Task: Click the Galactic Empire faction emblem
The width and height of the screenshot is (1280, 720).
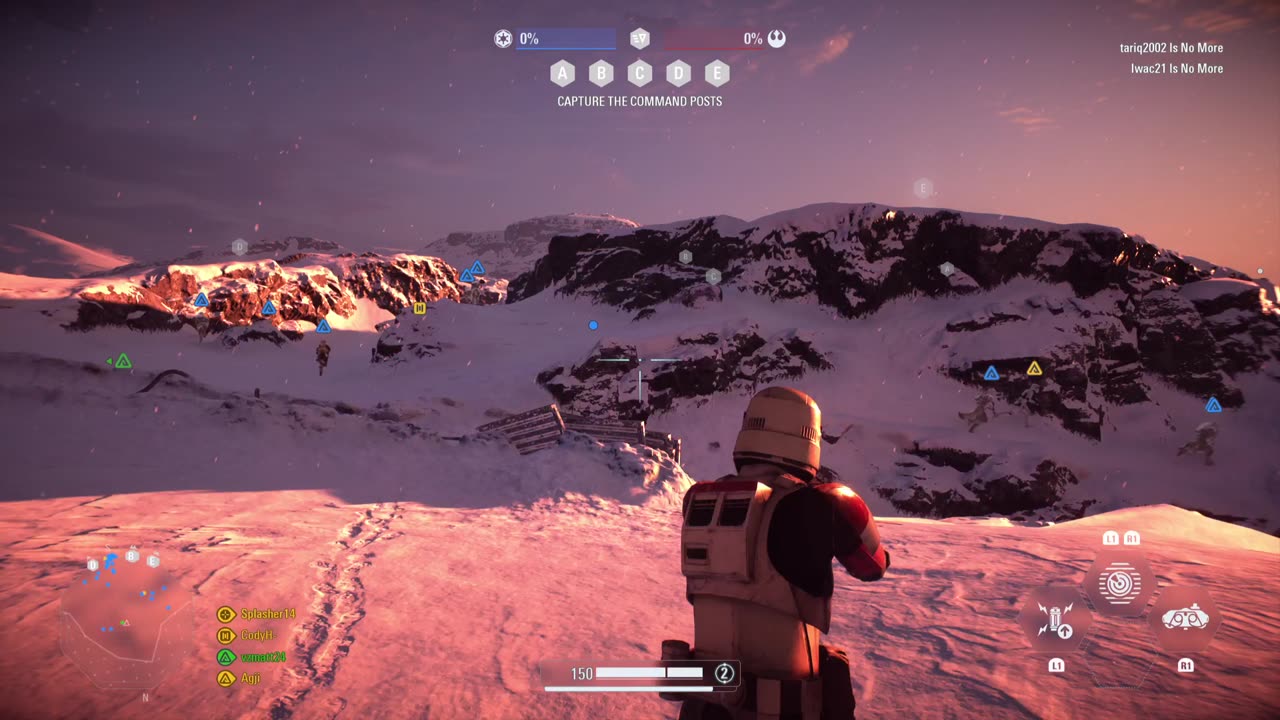Action: (x=503, y=39)
